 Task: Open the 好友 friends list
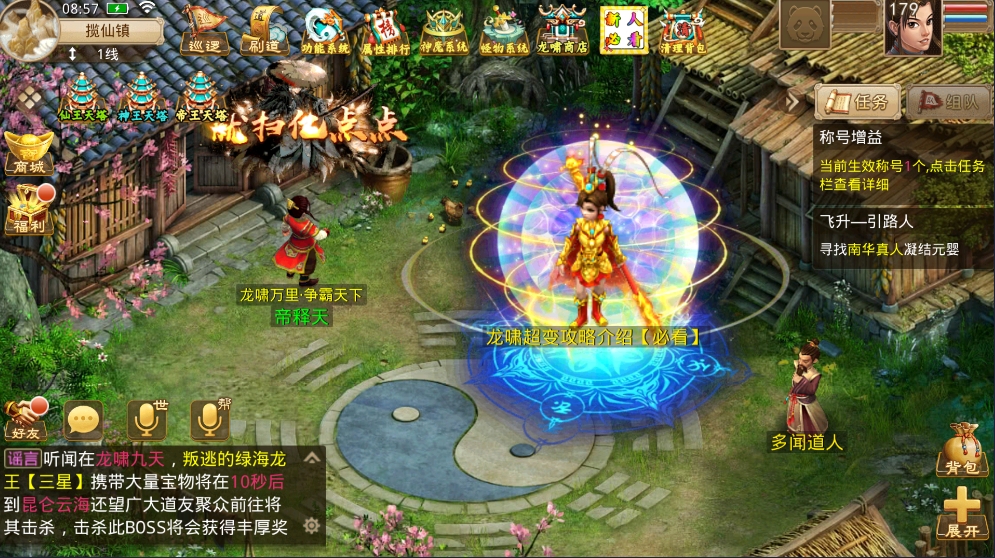[x=25, y=420]
